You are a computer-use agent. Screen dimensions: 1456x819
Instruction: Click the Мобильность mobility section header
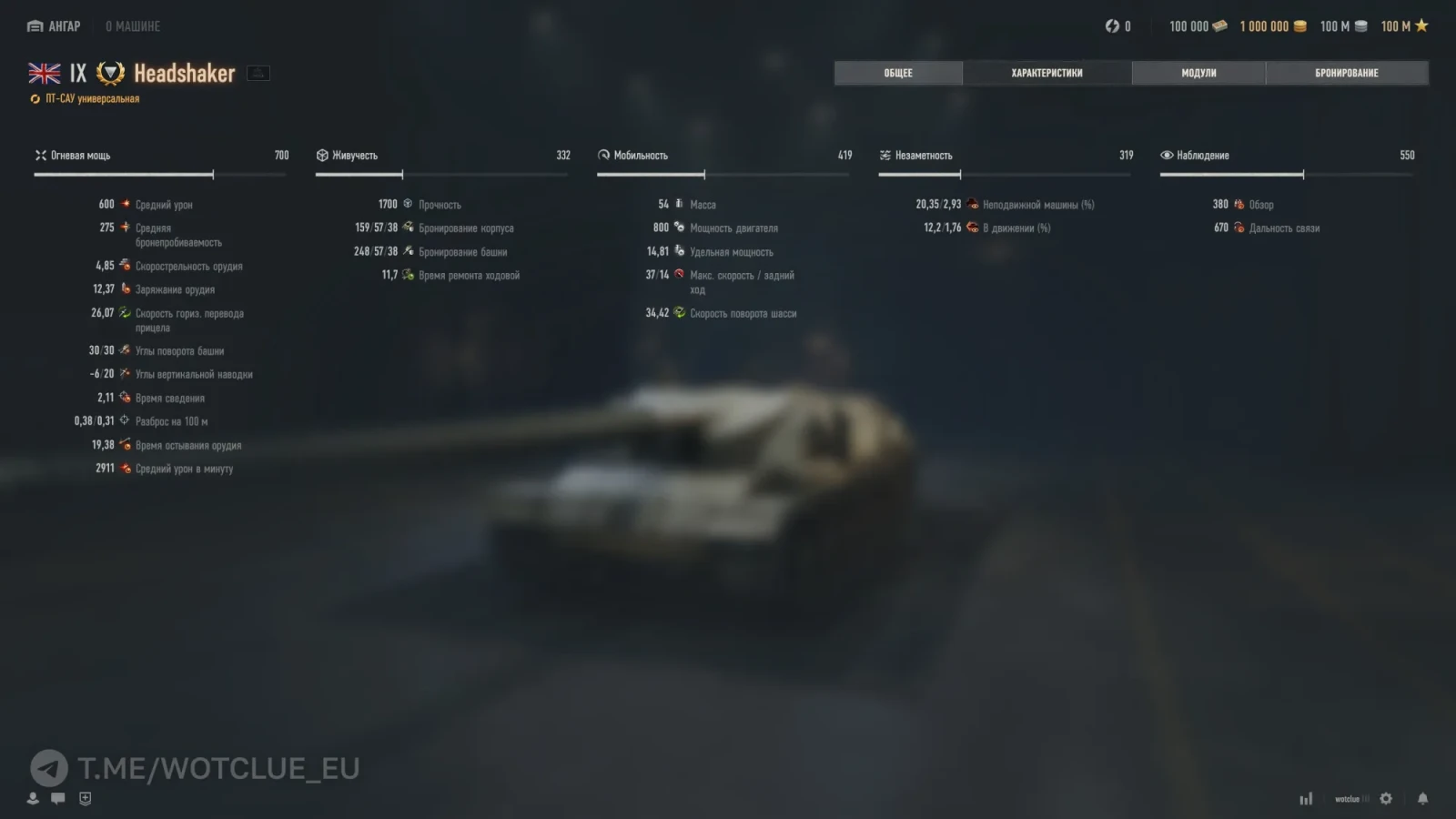click(x=640, y=156)
